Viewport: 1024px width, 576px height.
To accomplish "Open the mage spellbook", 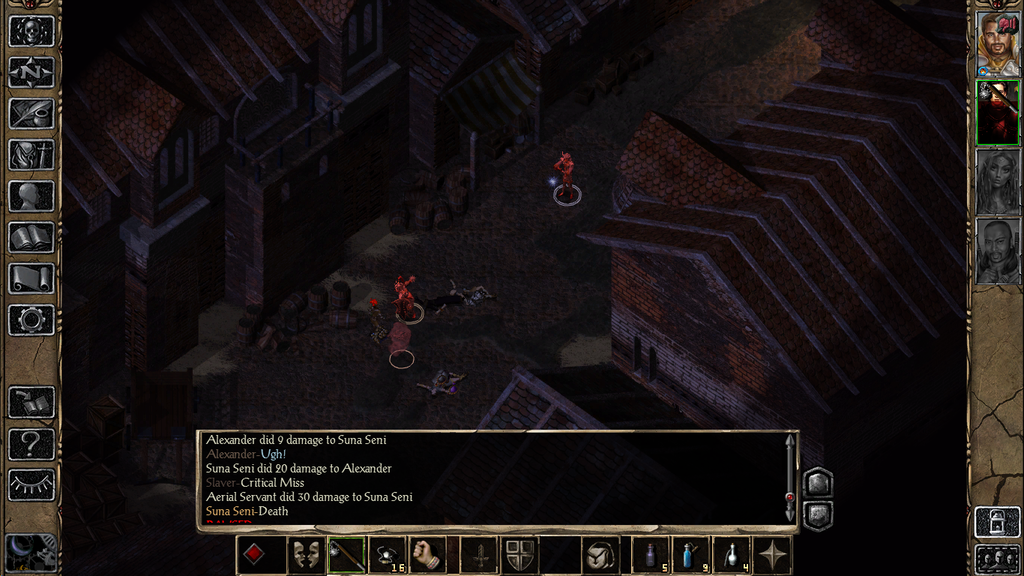I will point(31,237).
